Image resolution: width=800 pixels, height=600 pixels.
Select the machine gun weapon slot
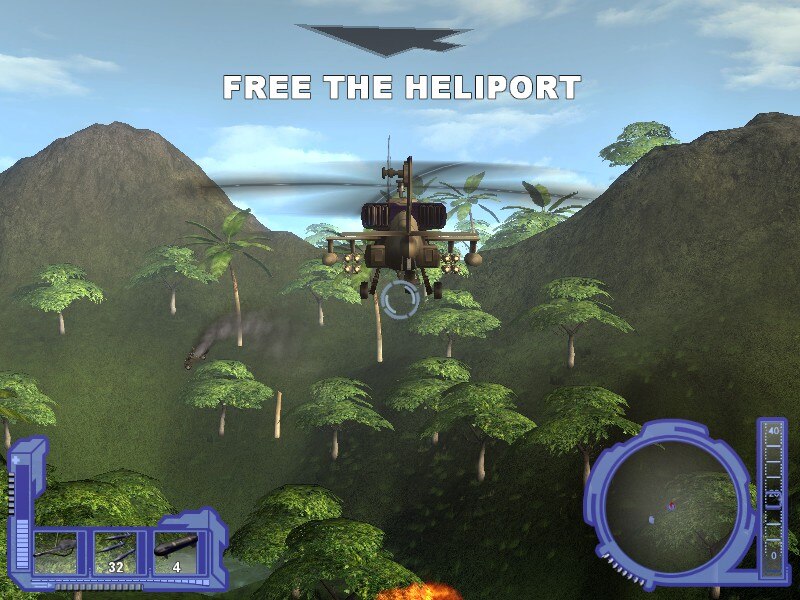62,553
